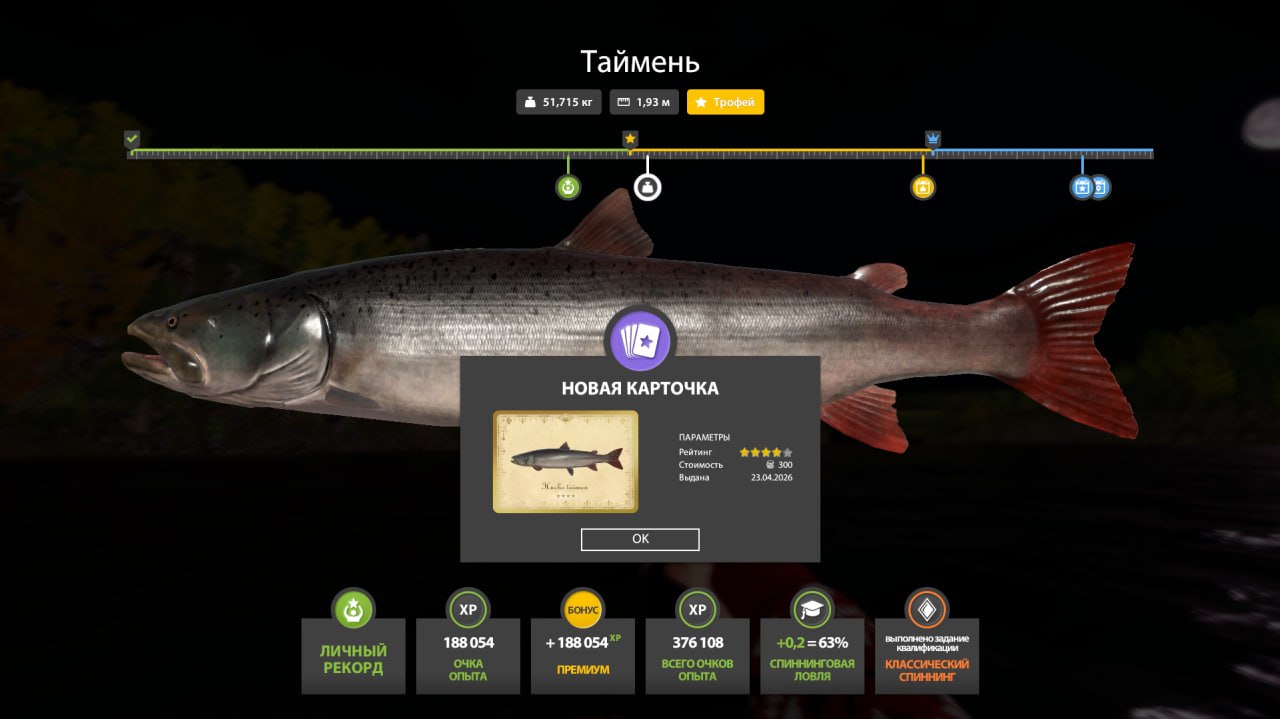
Task: Click the green personal record marker on the scale
Action: [x=568, y=187]
